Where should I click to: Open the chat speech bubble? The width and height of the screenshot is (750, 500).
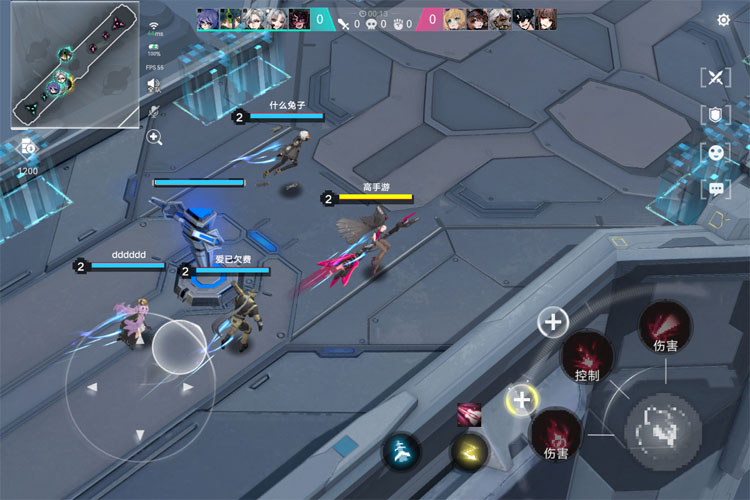(x=716, y=188)
